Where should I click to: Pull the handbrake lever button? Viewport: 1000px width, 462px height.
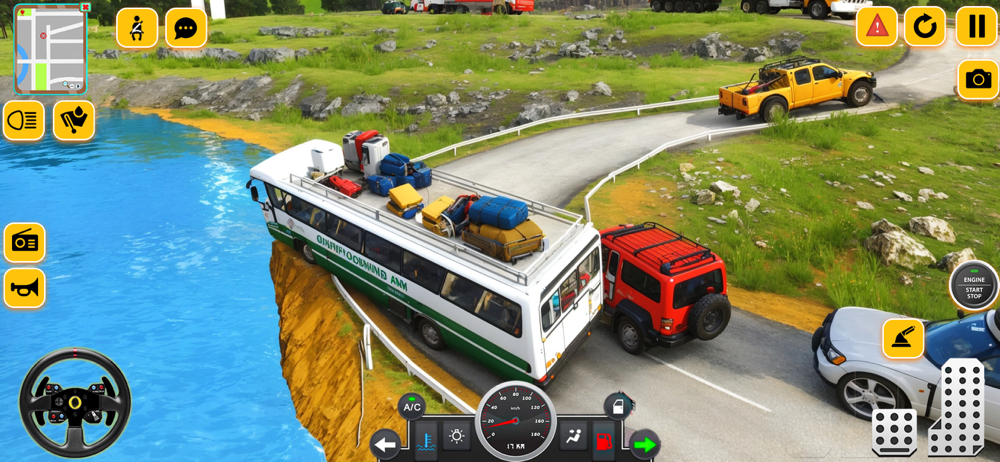[x=903, y=339]
